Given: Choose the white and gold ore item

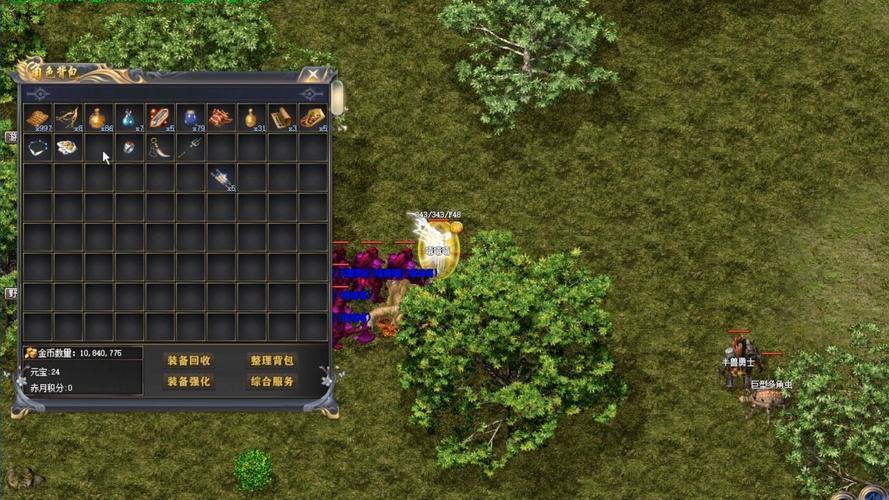Looking at the screenshot, I should pos(68,148).
